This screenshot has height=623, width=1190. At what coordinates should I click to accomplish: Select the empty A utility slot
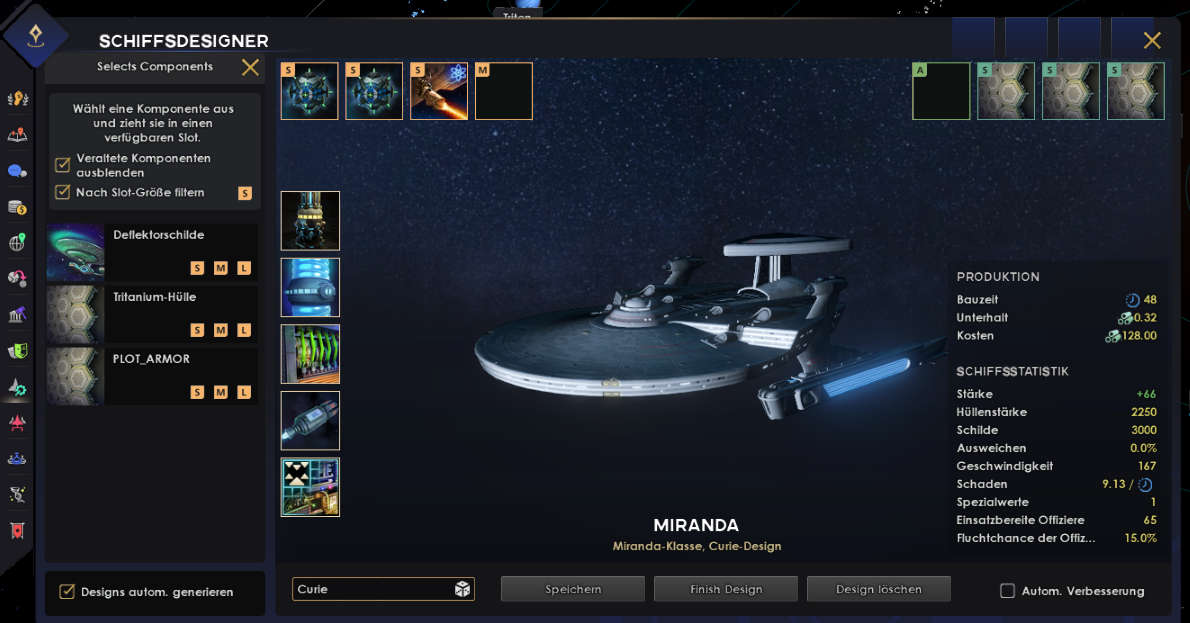941,91
